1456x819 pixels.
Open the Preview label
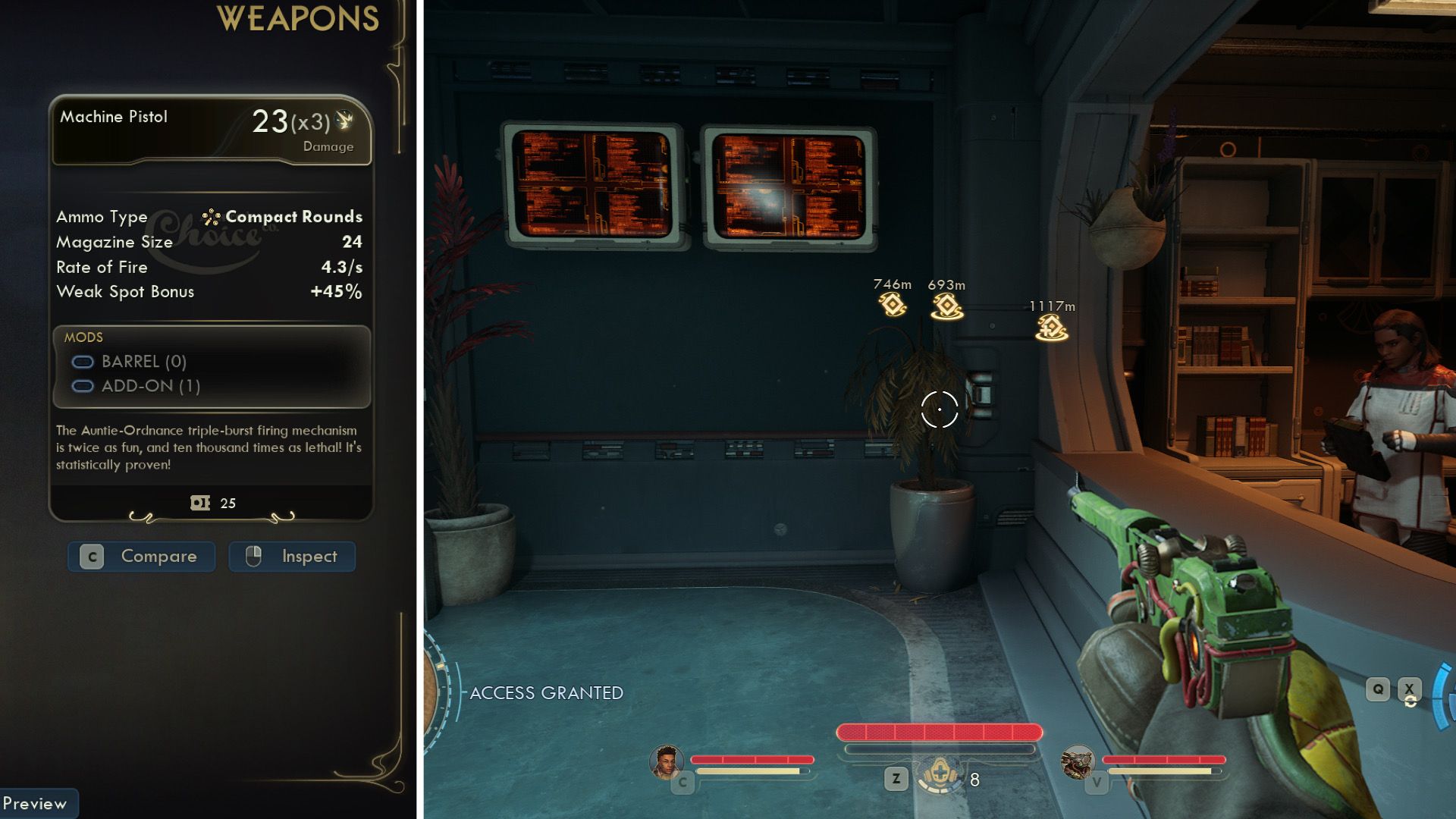(x=36, y=803)
